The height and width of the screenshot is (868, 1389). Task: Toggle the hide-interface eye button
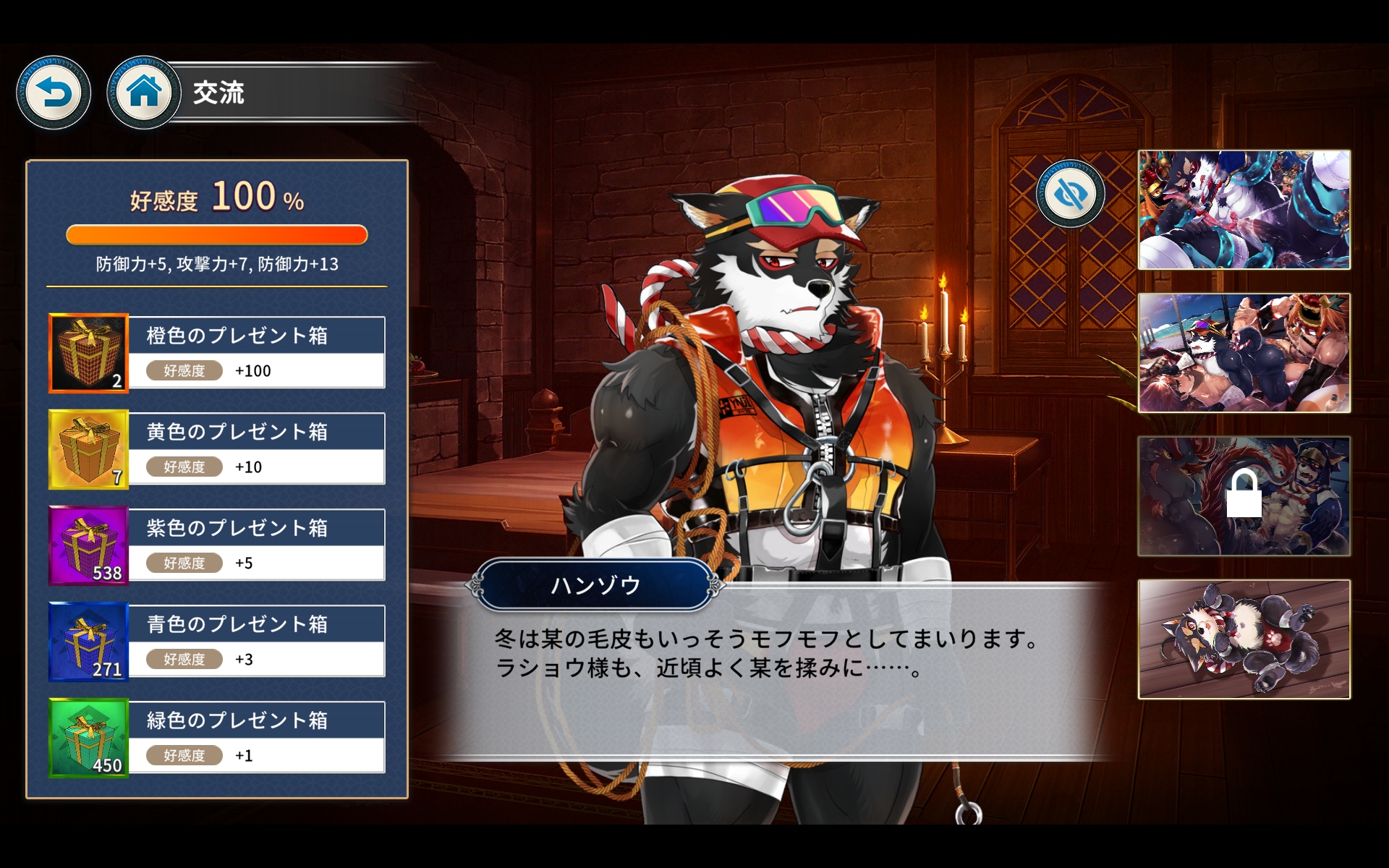1070,194
